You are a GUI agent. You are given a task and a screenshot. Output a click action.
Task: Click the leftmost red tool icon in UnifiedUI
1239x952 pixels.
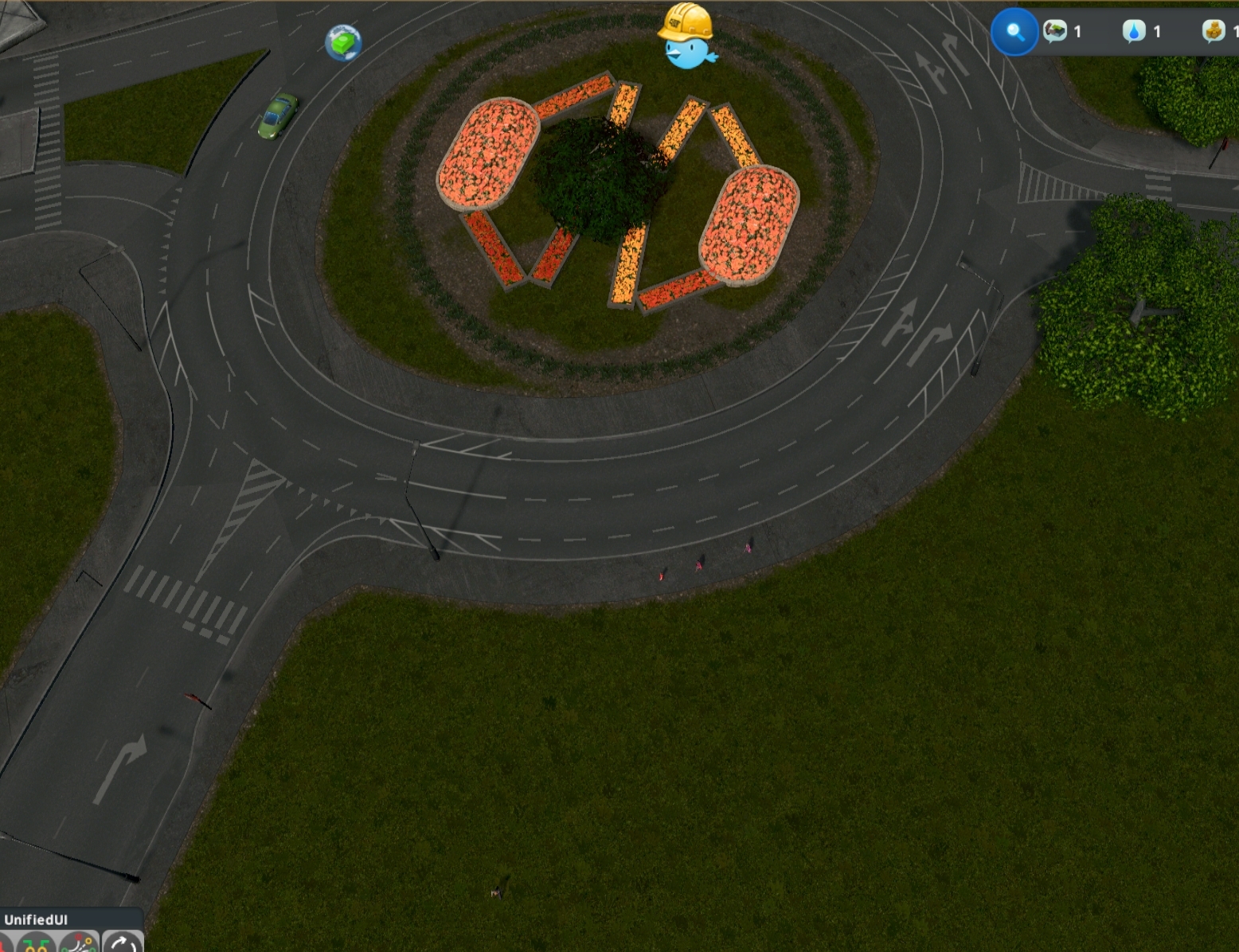tap(3, 946)
